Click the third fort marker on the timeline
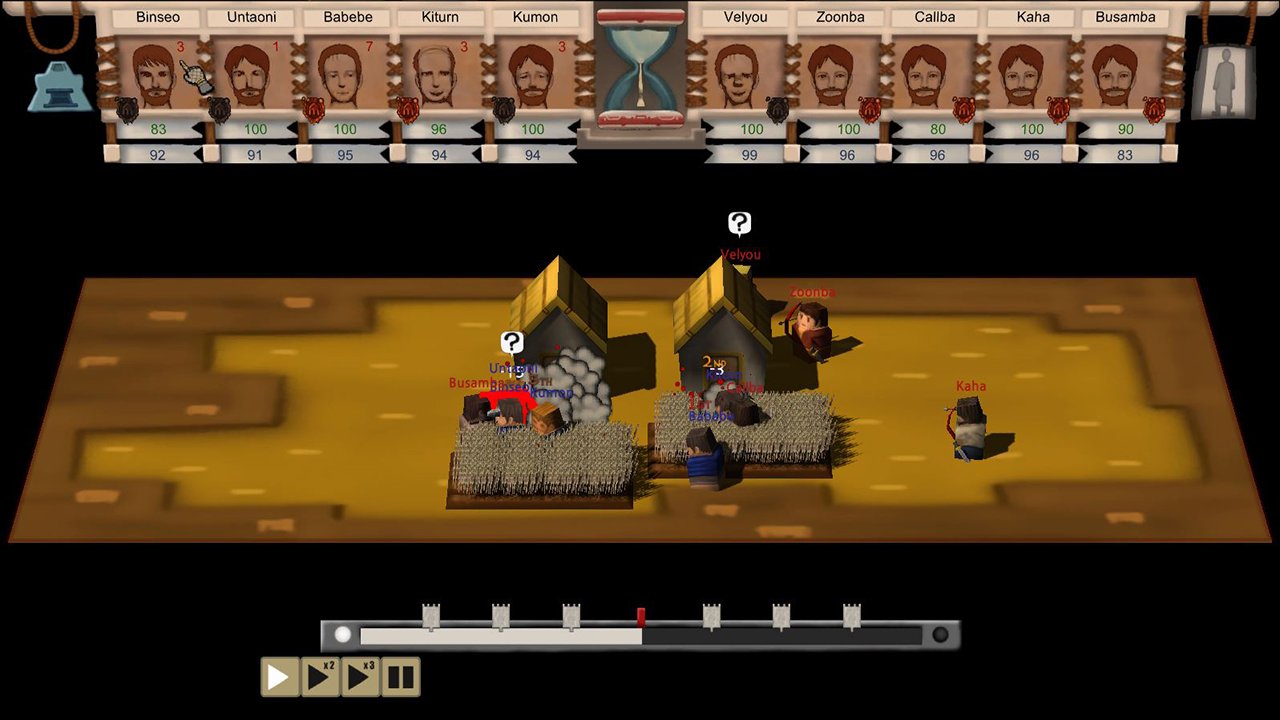 coord(570,617)
